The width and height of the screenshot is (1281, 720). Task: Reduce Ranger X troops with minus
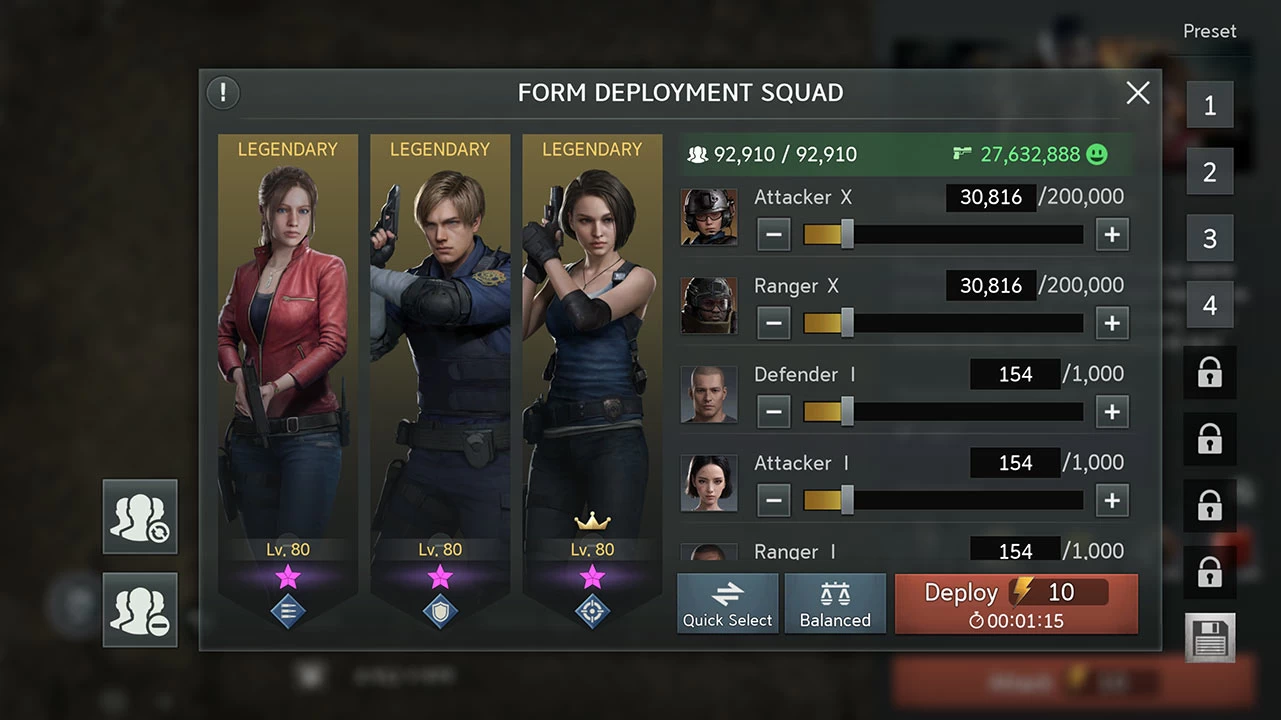[773, 323]
